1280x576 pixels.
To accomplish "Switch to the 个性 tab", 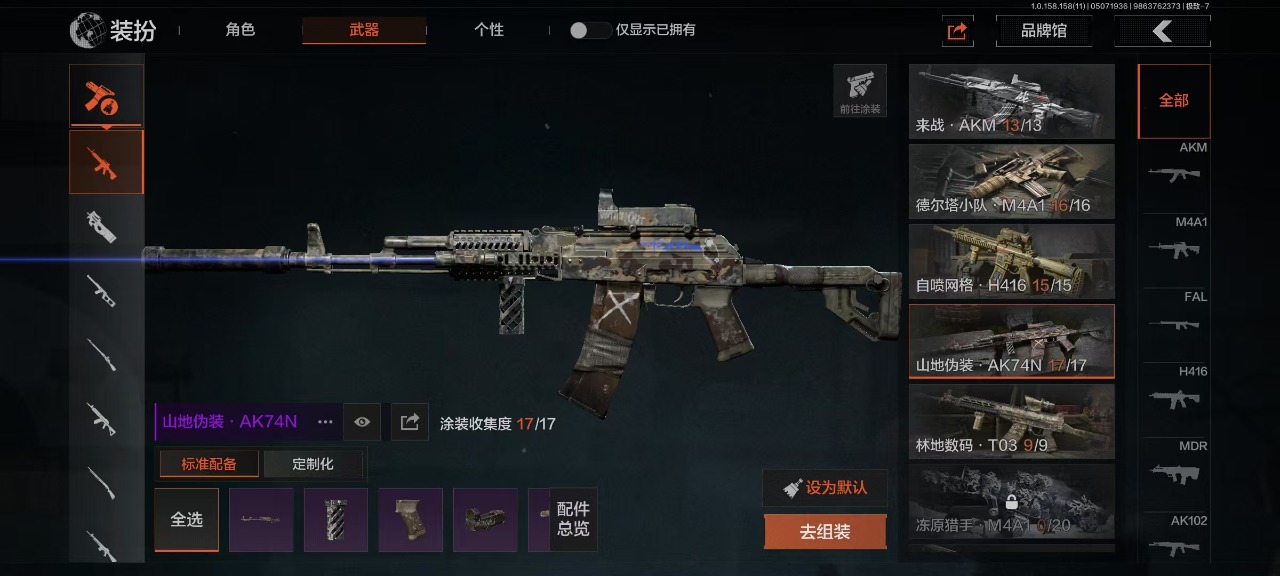I will tap(488, 30).
